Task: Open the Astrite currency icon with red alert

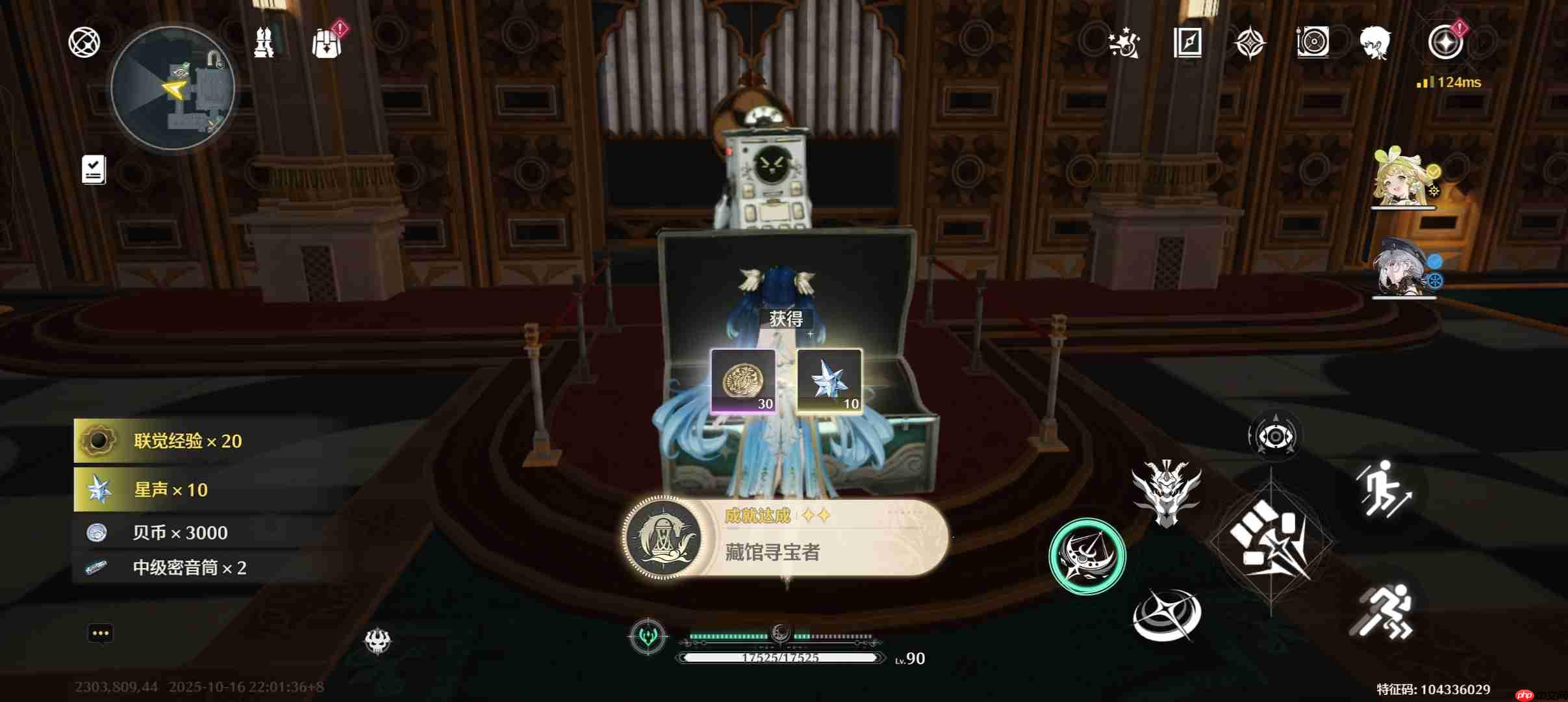Action: coord(1445,42)
